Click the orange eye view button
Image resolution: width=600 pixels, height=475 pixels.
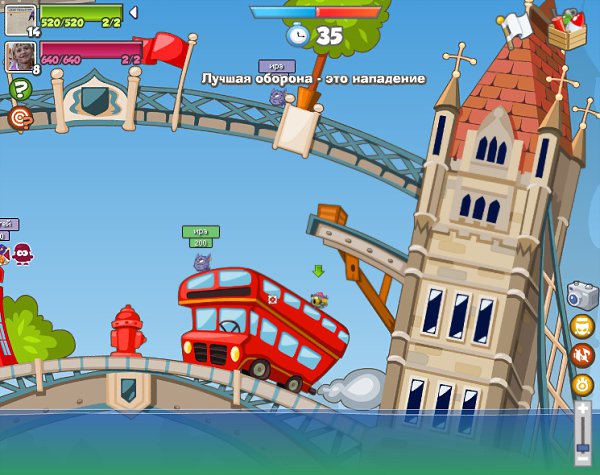pos(582,384)
